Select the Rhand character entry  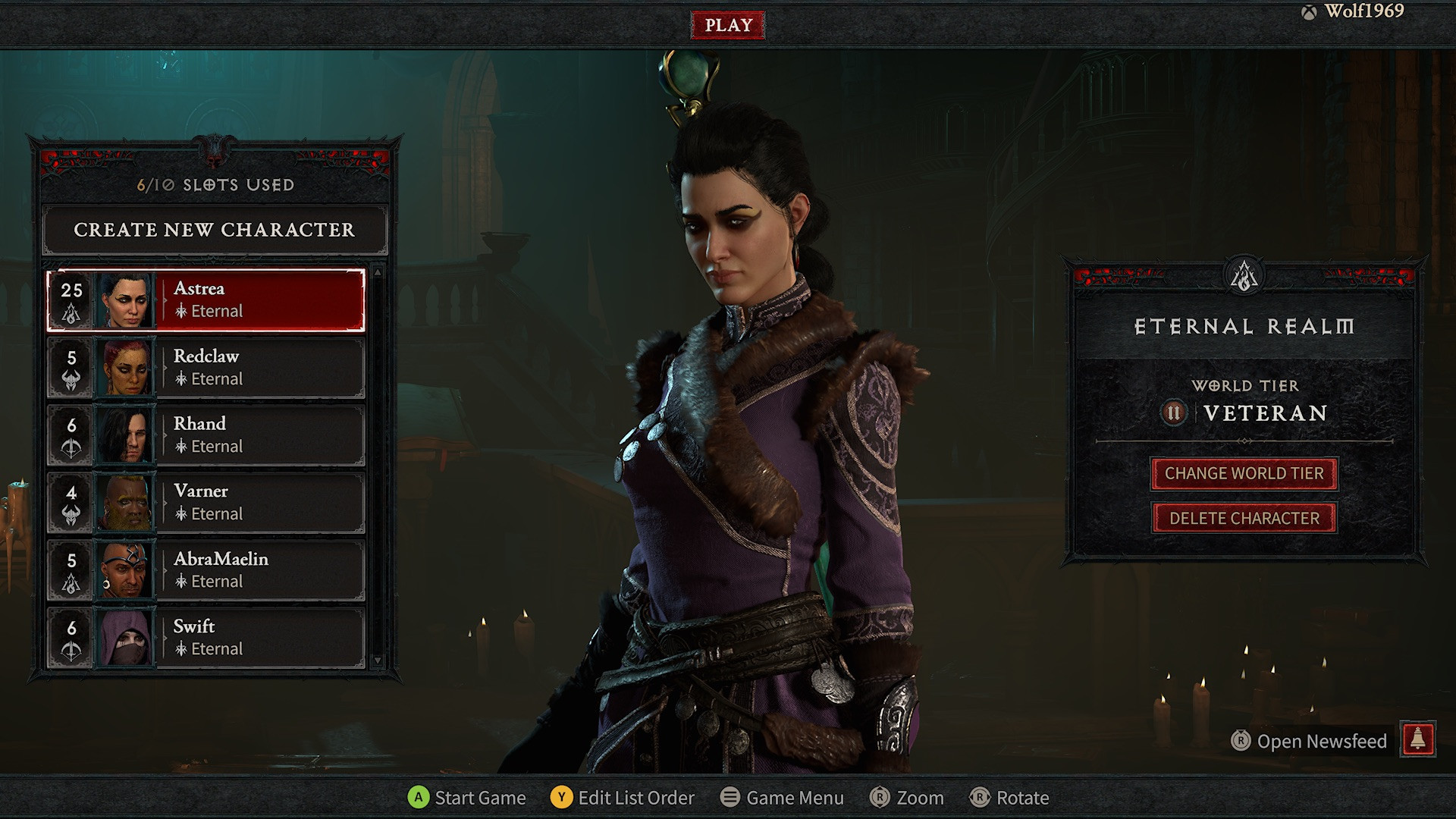pos(206,435)
